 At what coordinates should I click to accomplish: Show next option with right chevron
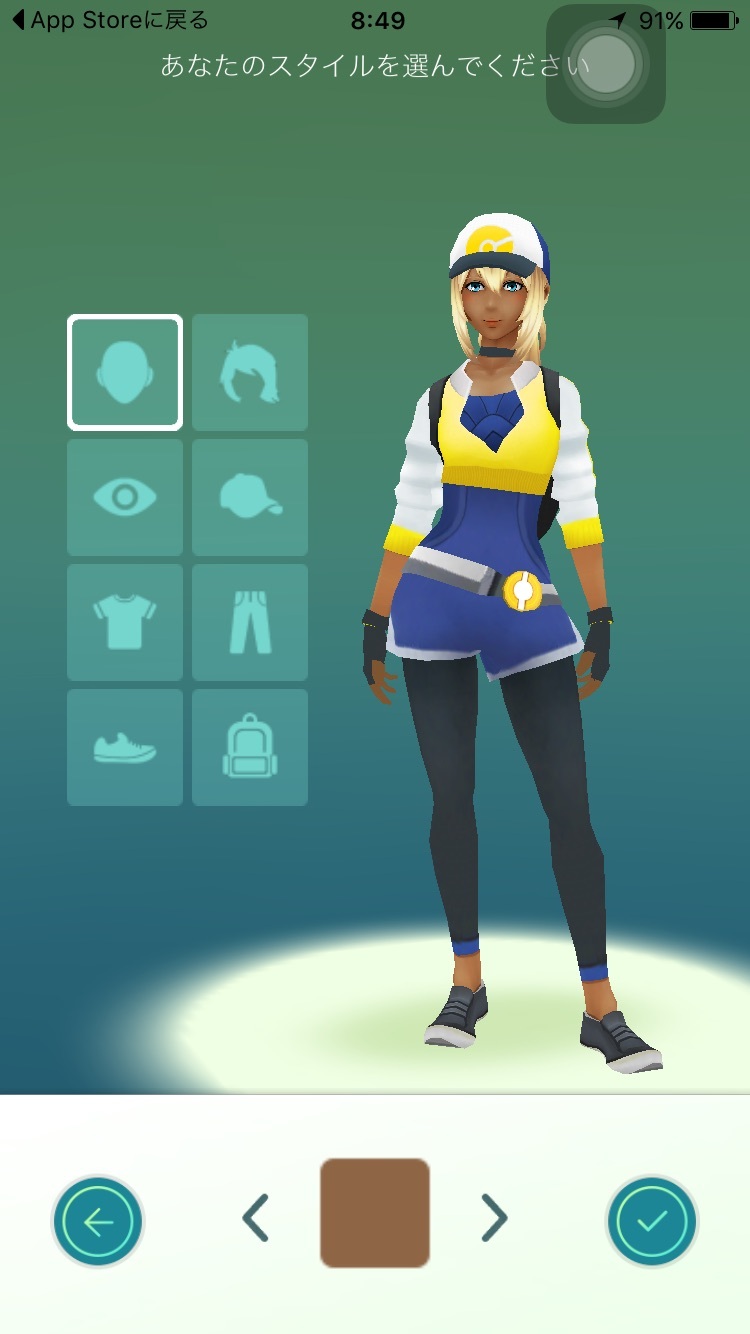coord(494,1218)
